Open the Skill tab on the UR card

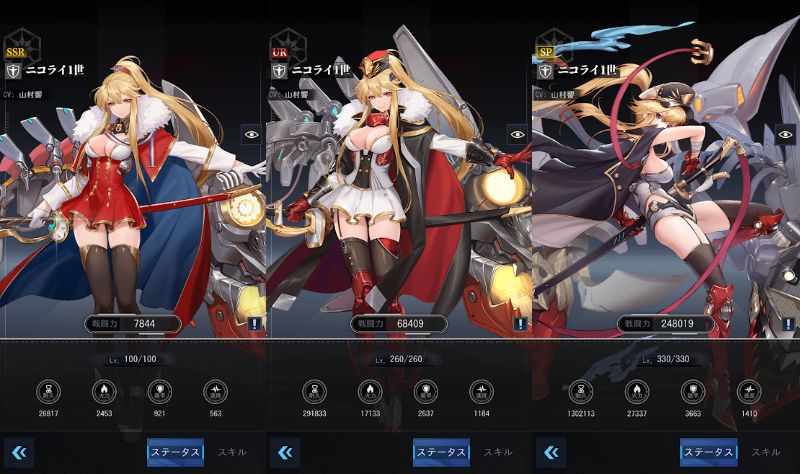[498, 452]
